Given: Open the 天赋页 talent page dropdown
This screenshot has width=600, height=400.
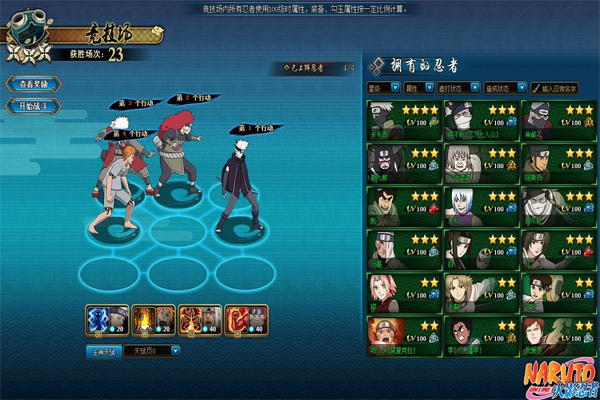Looking at the screenshot, I should [x=150, y=351].
